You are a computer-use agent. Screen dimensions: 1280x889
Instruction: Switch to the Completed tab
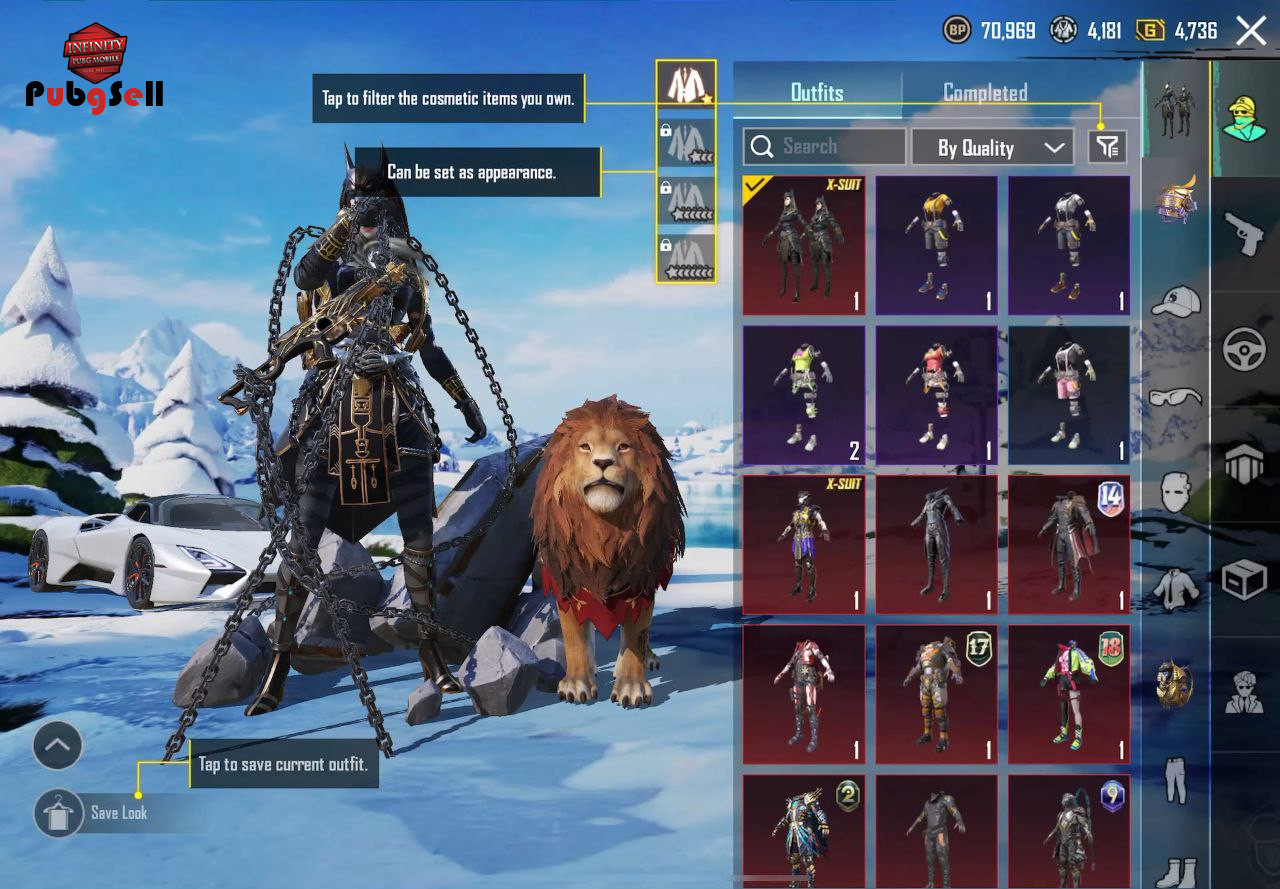985,93
